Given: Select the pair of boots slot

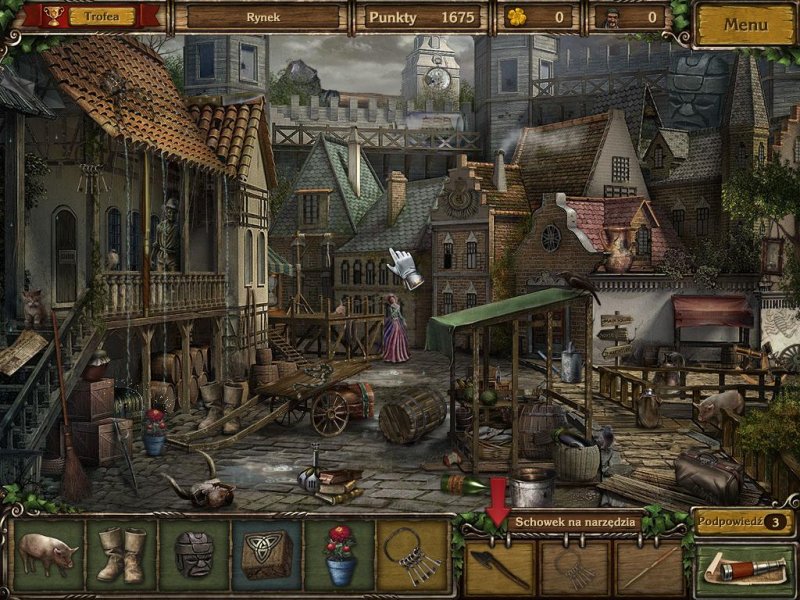Looking at the screenshot, I should pos(121,554).
